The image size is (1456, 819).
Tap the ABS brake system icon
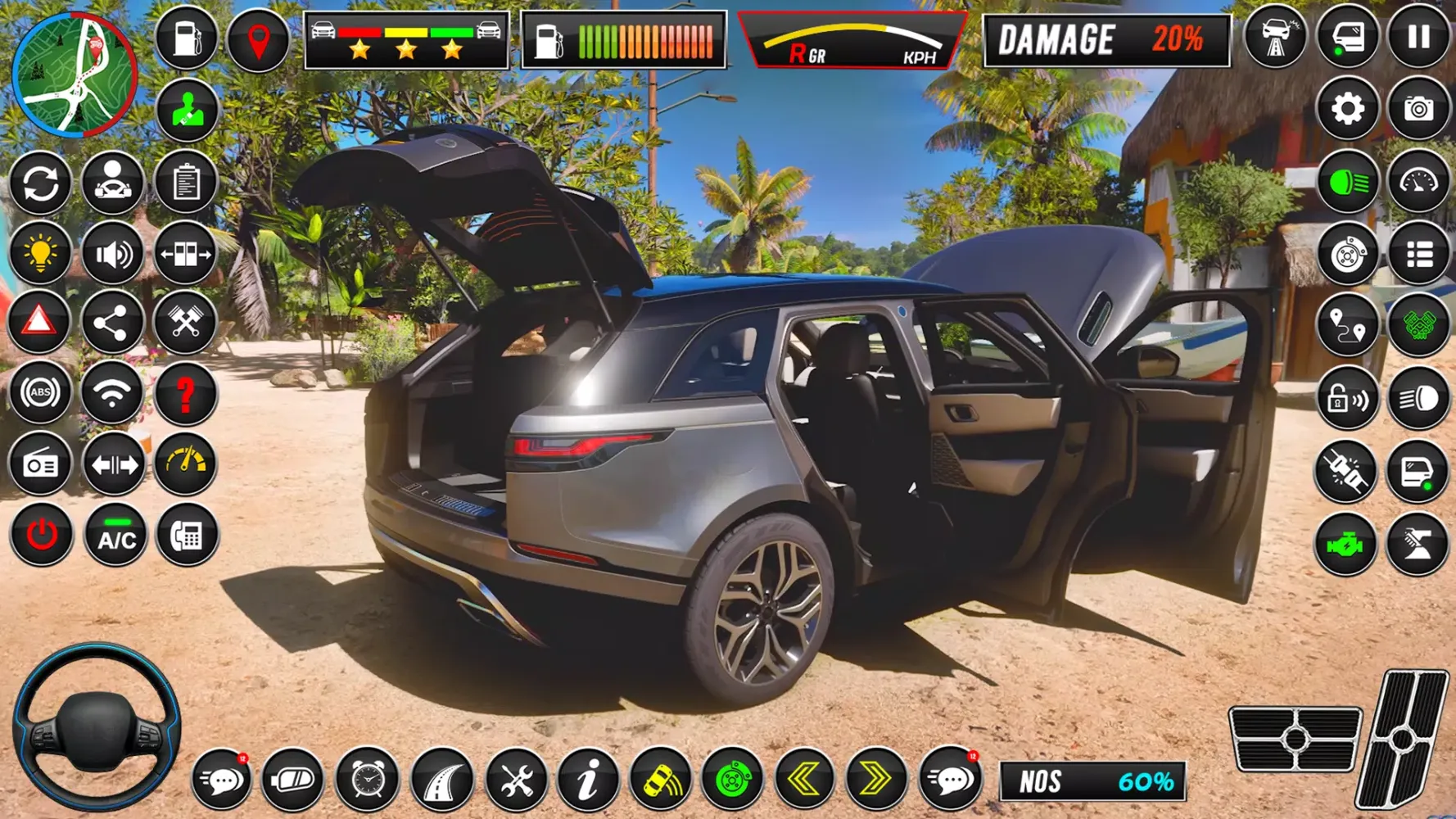coord(41,393)
